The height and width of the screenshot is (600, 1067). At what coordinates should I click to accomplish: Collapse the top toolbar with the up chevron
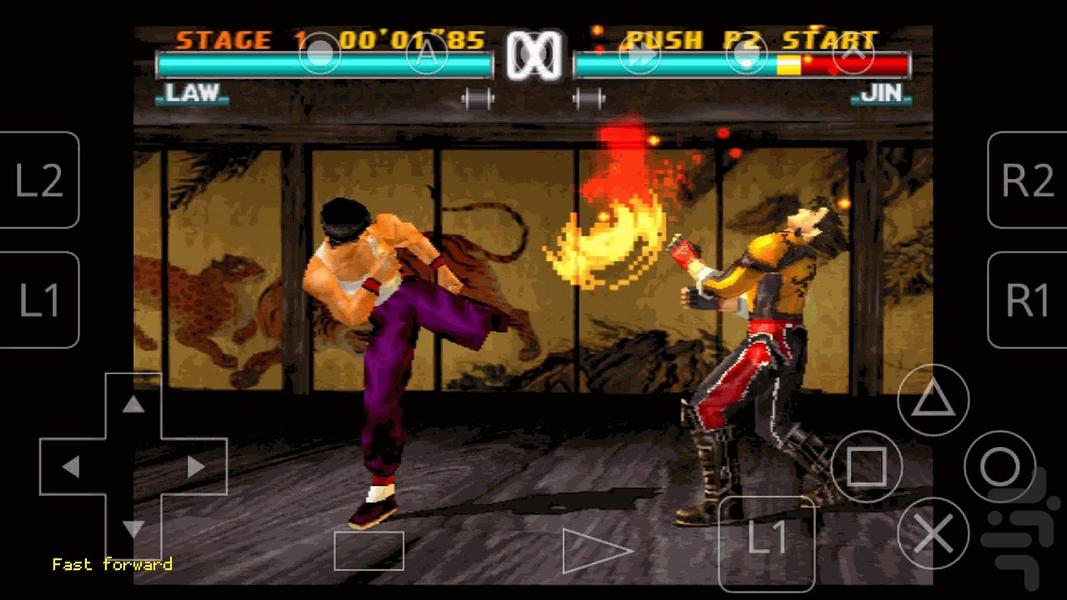pos(853,55)
